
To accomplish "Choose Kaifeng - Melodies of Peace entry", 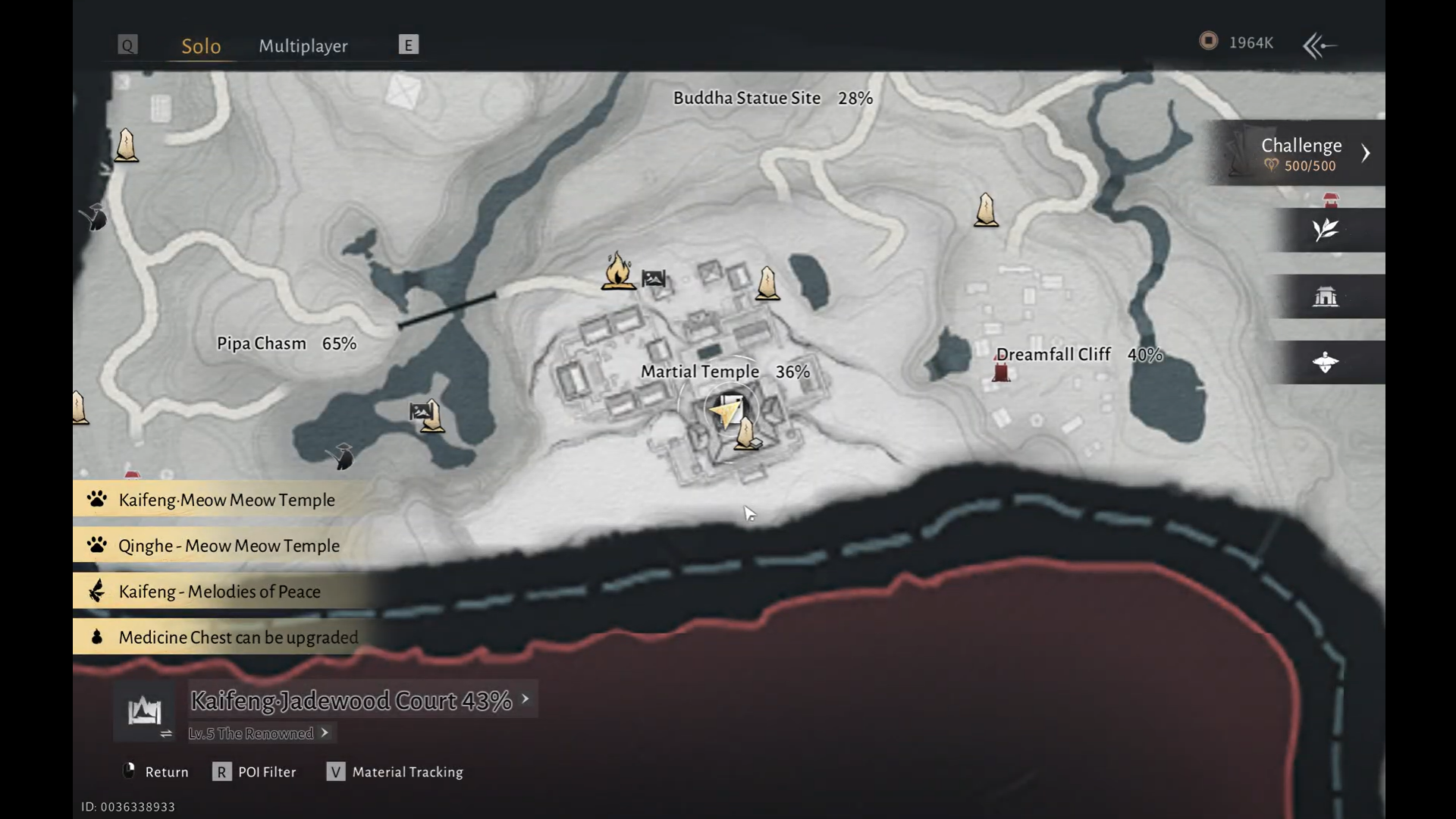I will [x=219, y=591].
